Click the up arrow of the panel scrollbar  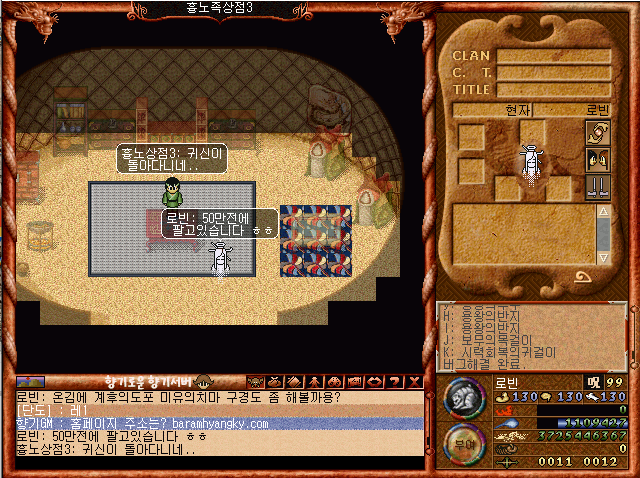tap(604, 211)
